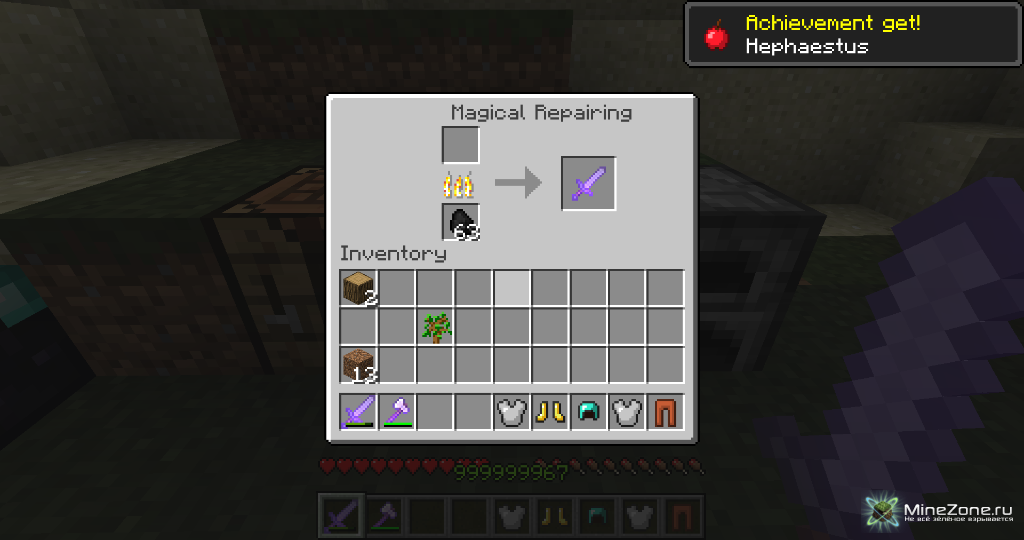Select the purple axe slot
This screenshot has height=540, width=1024.
pyautogui.click(x=397, y=412)
